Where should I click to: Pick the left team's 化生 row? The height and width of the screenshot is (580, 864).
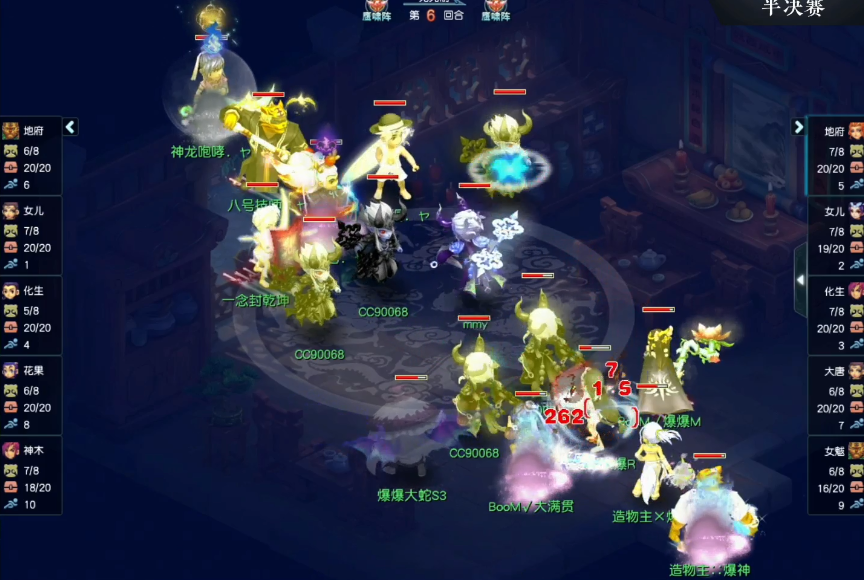click(31, 315)
